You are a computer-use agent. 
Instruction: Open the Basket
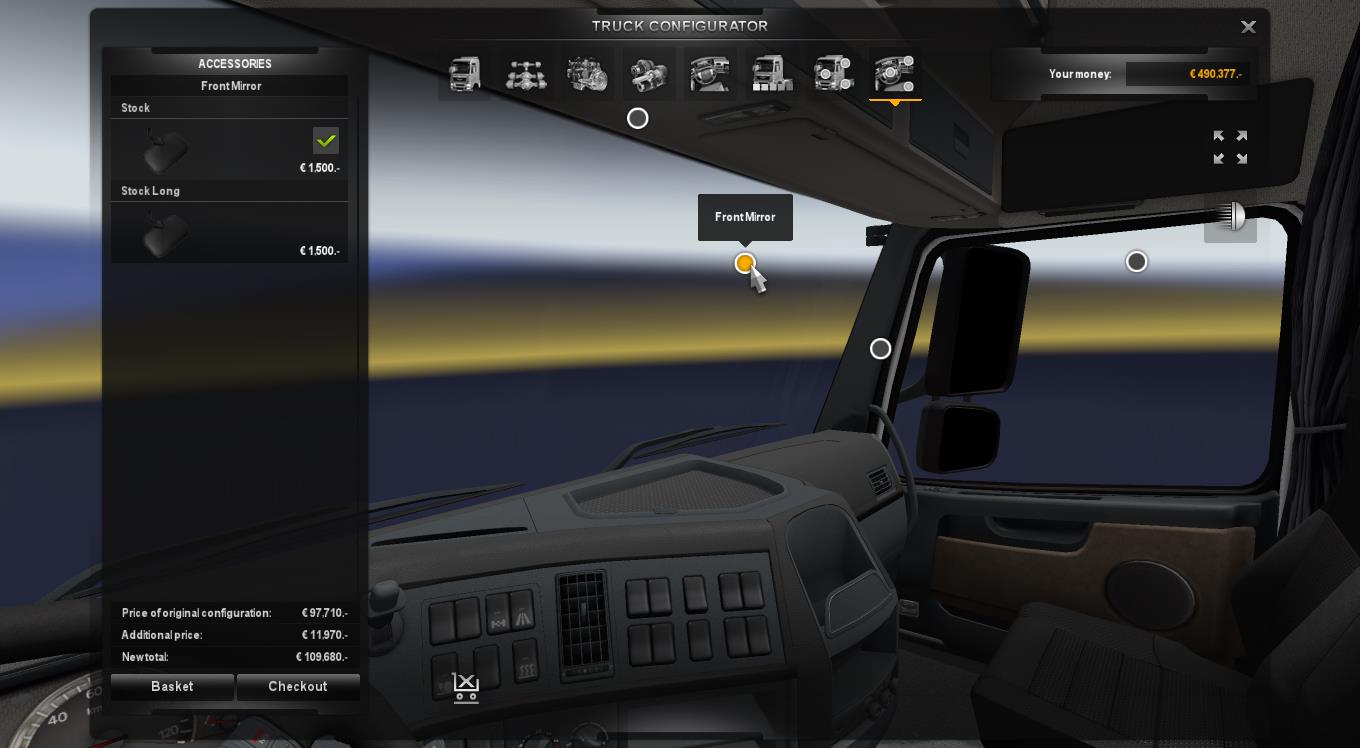172,687
